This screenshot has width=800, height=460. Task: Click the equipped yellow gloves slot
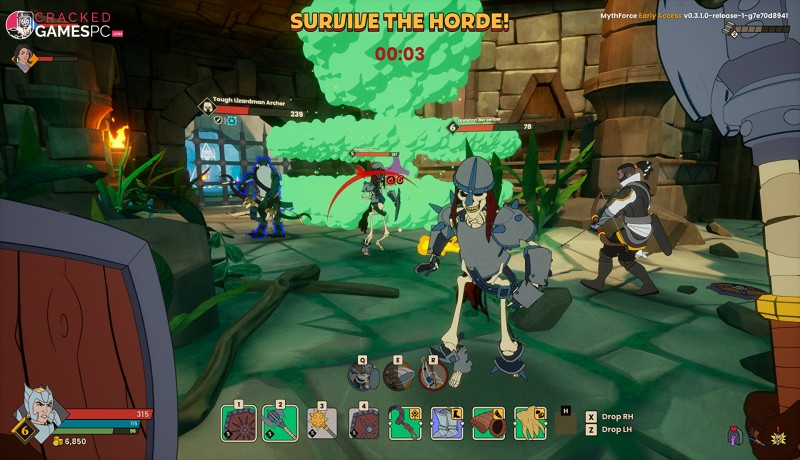click(x=529, y=423)
